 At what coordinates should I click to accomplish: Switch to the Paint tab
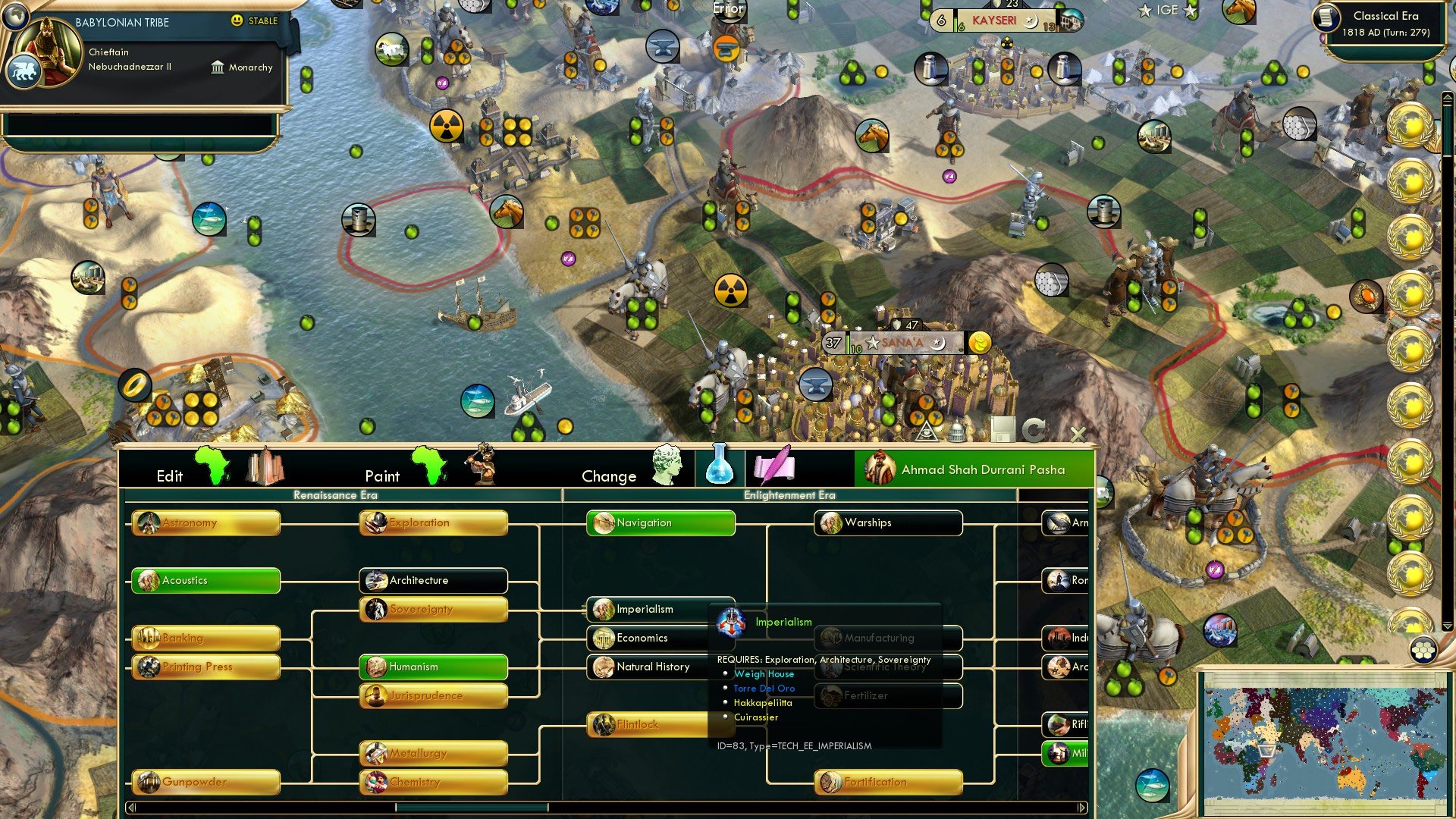point(383,475)
